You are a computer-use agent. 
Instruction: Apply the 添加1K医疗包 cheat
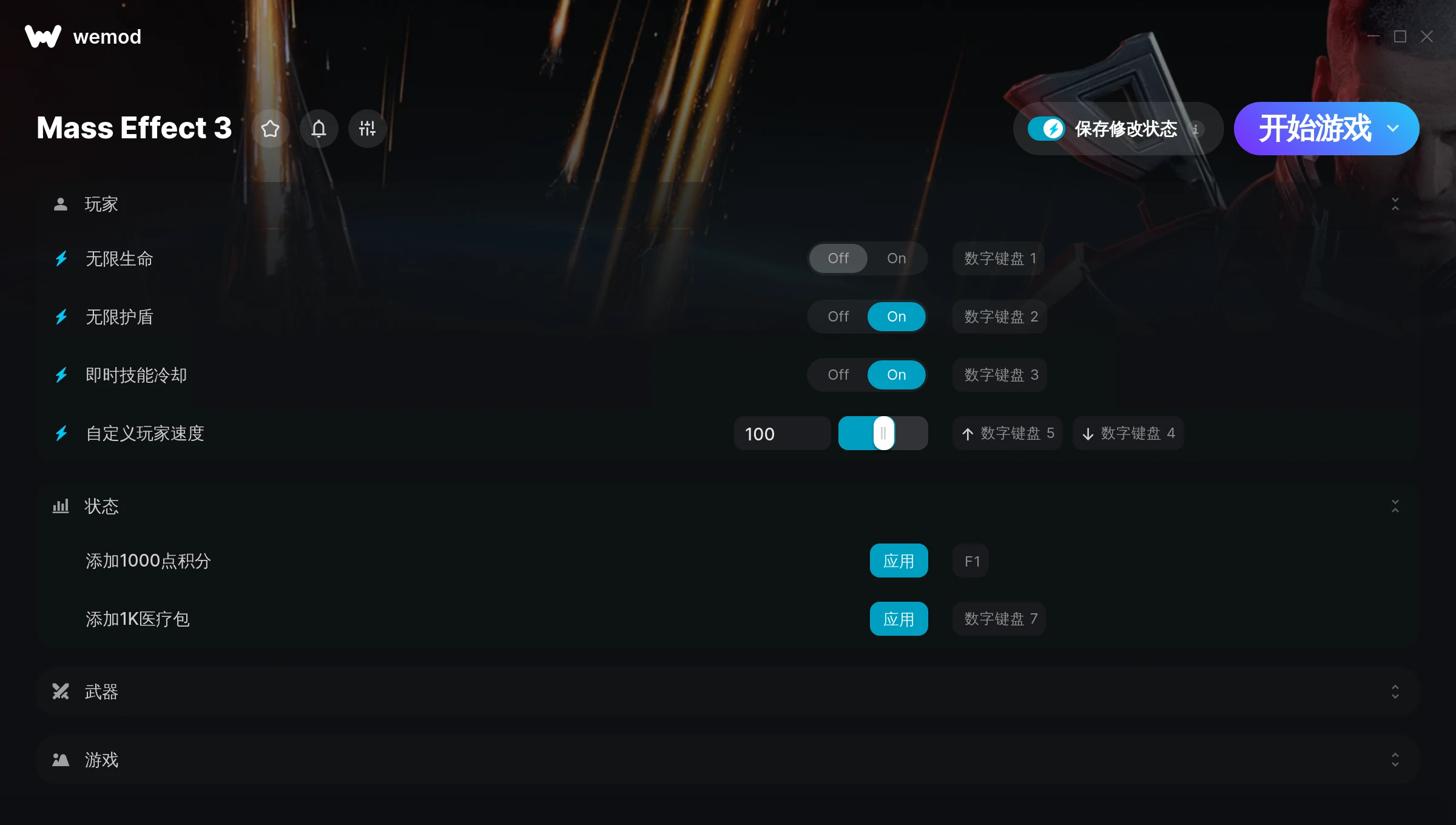coord(898,619)
